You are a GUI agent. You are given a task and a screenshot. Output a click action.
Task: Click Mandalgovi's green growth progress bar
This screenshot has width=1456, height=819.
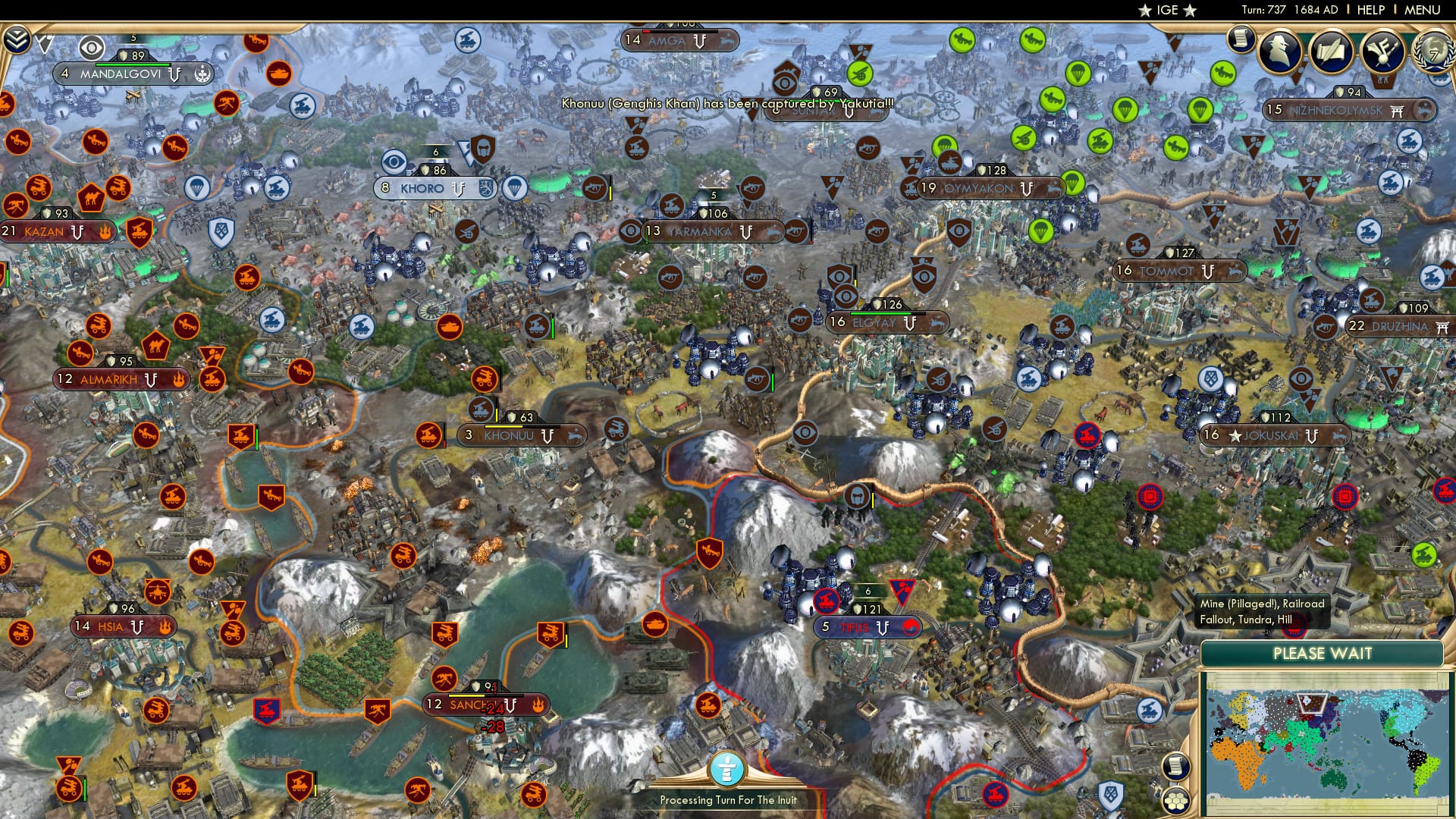pyautogui.click(x=133, y=64)
